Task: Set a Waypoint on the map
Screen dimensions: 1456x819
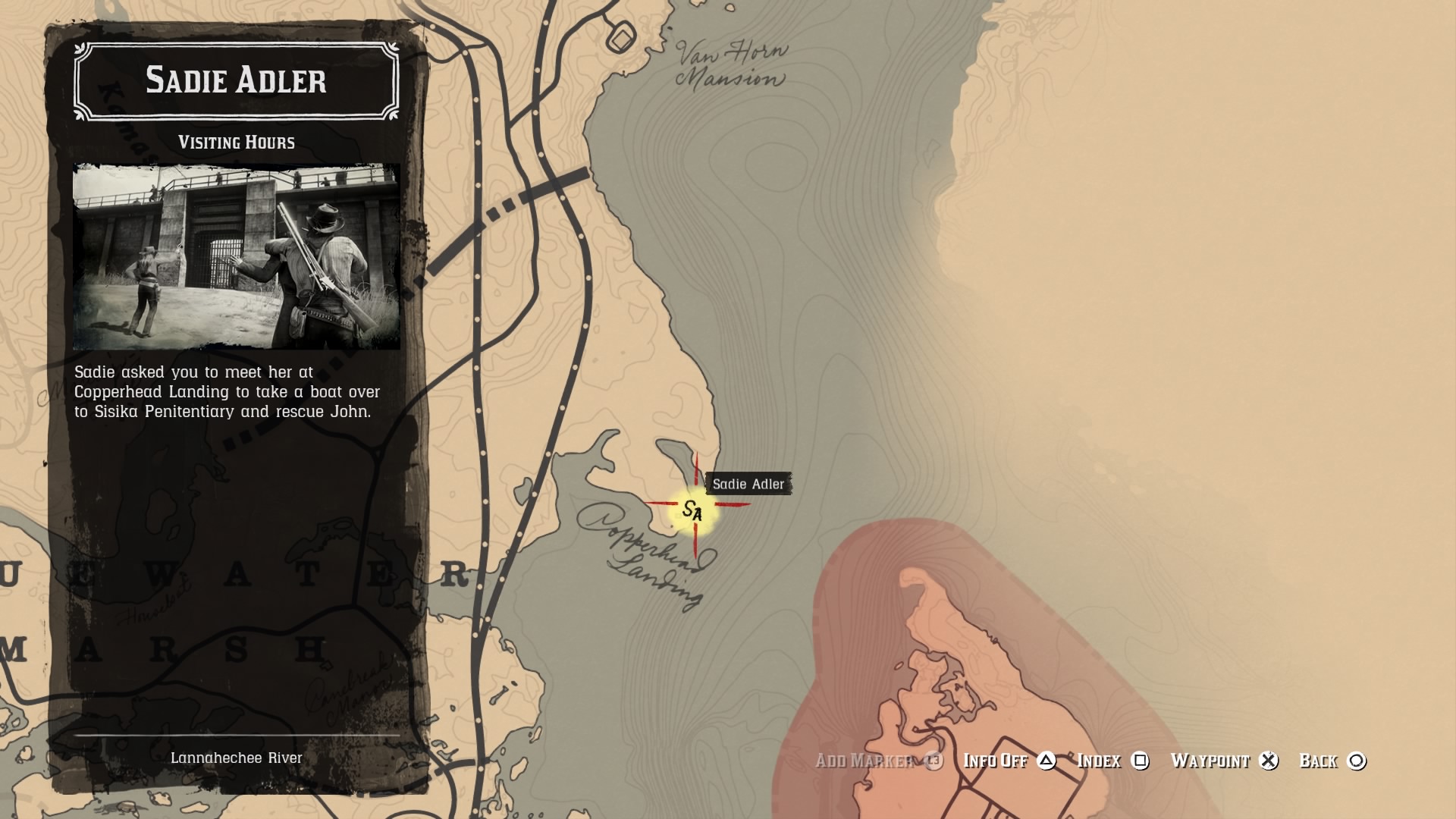Action: click(1210, 761)
